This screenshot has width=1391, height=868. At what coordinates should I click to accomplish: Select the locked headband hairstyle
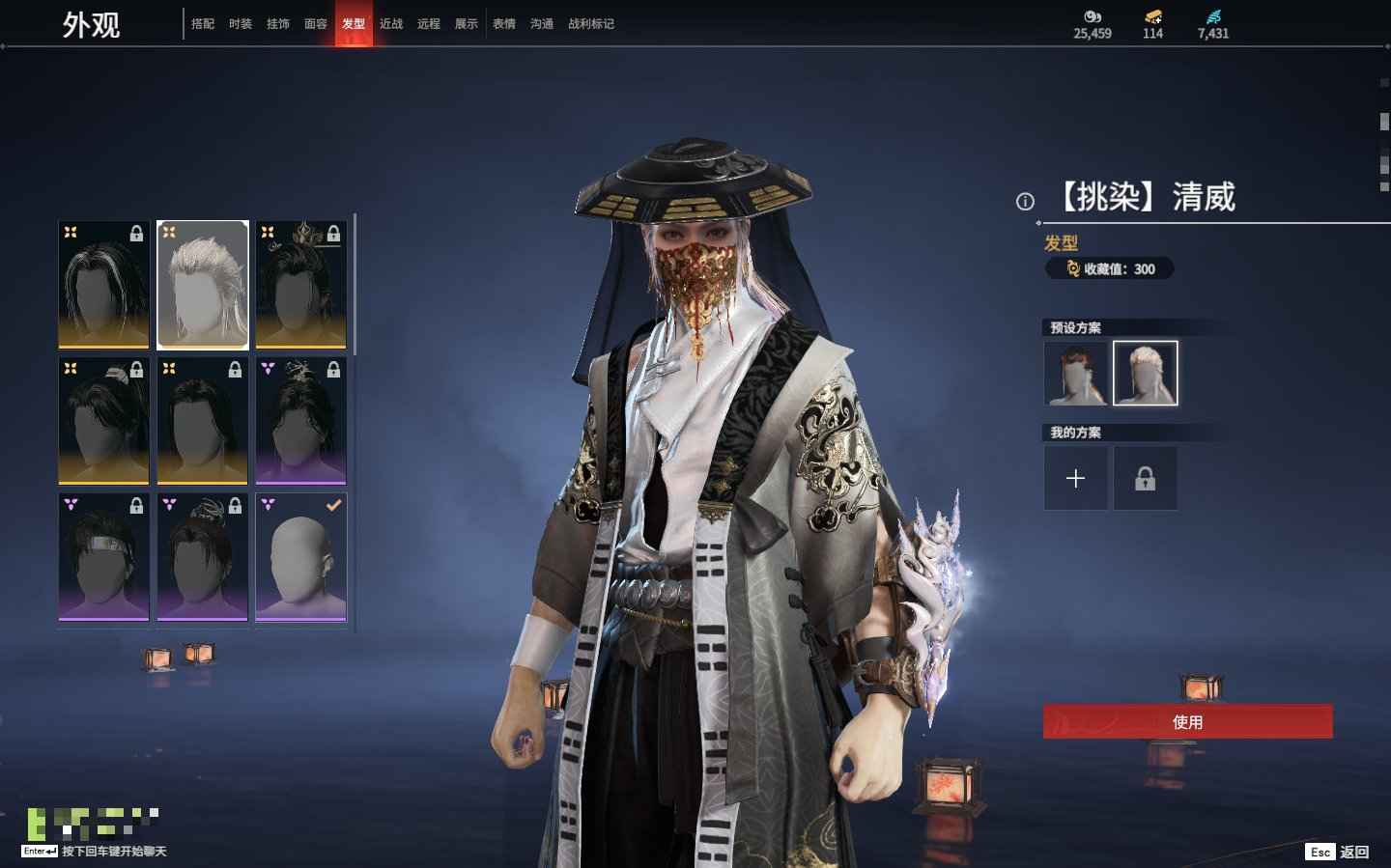(103, 557)
